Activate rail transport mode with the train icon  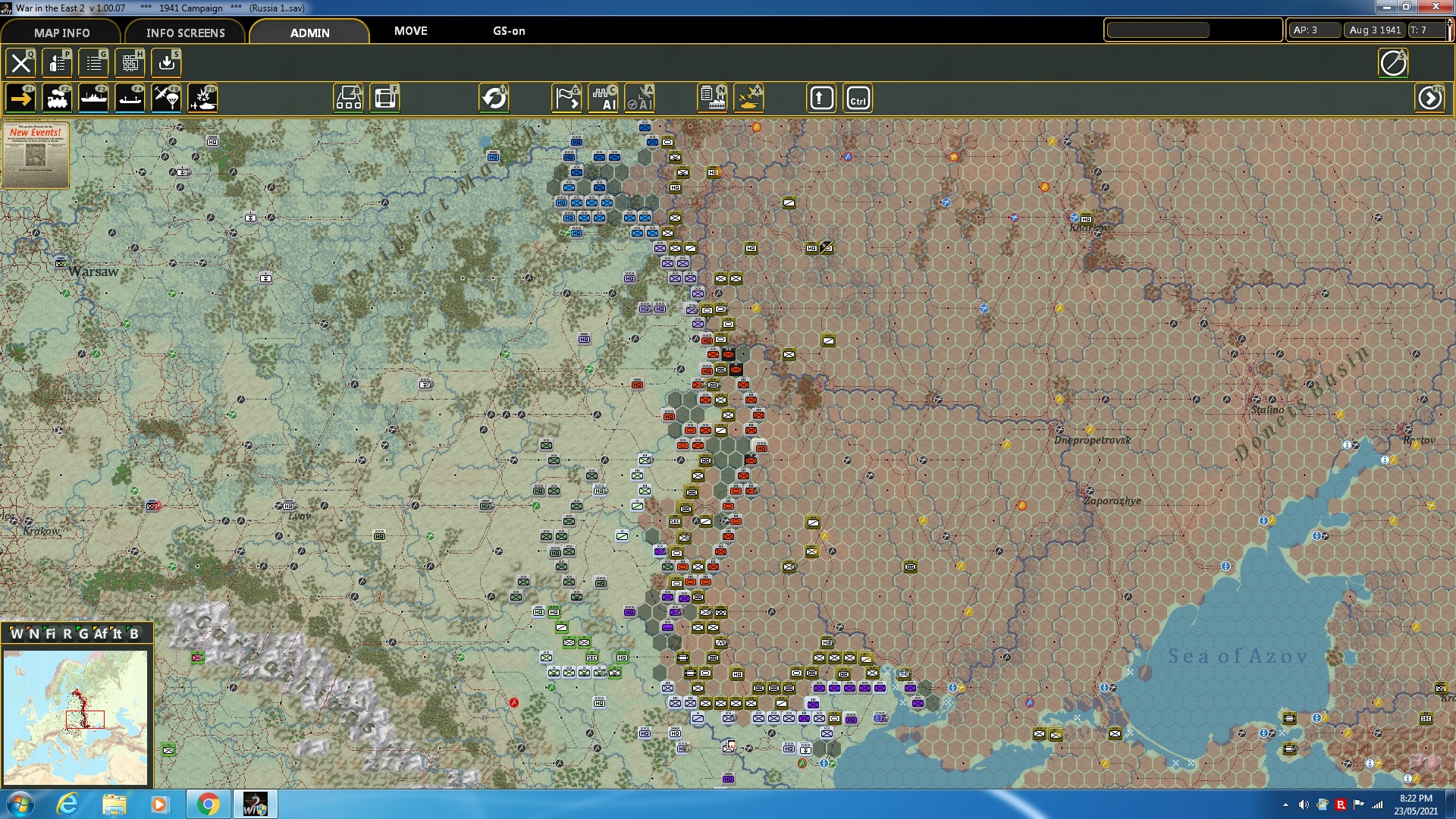point(57,99)
